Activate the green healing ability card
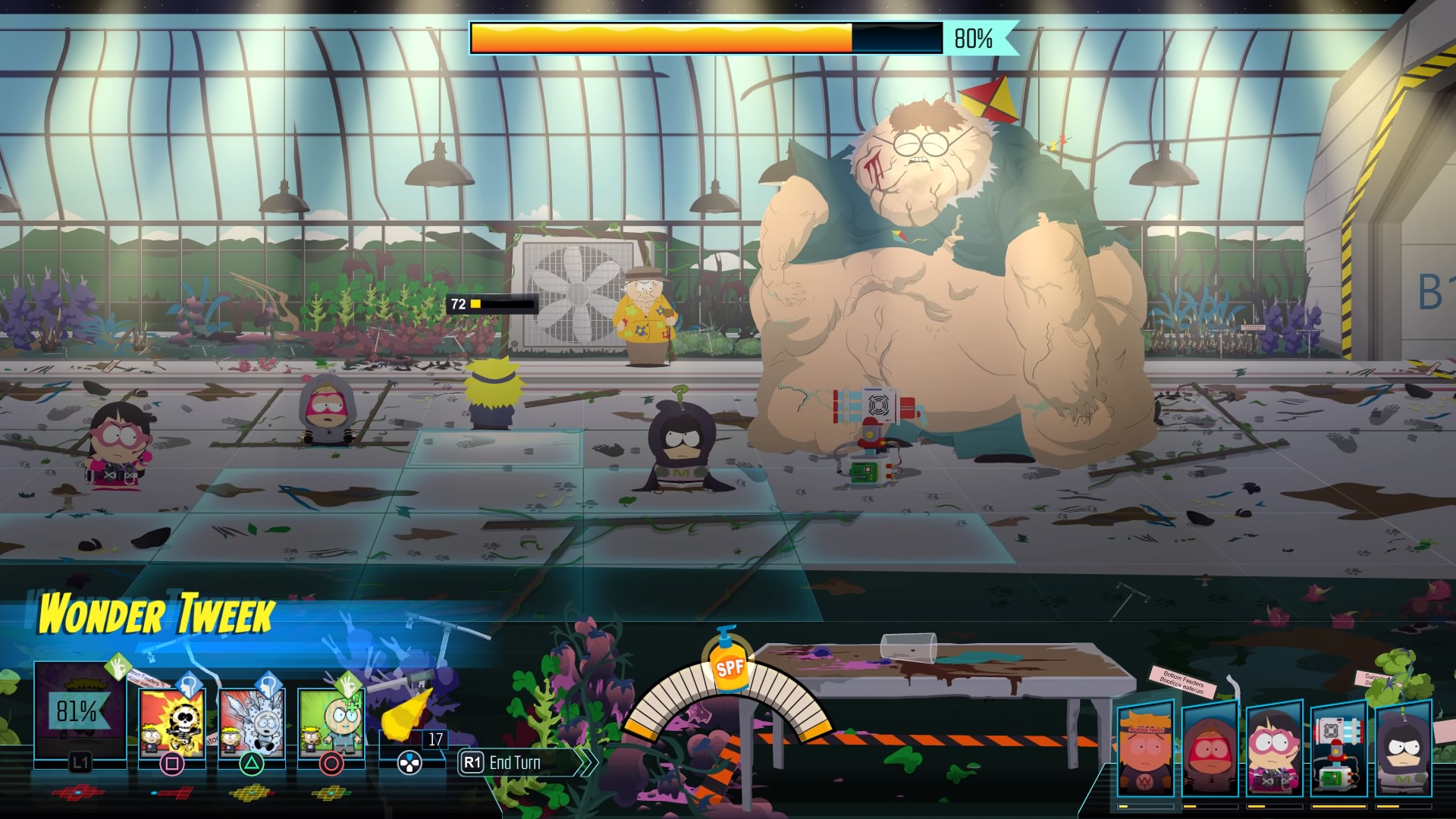 (x=331, y=723)
